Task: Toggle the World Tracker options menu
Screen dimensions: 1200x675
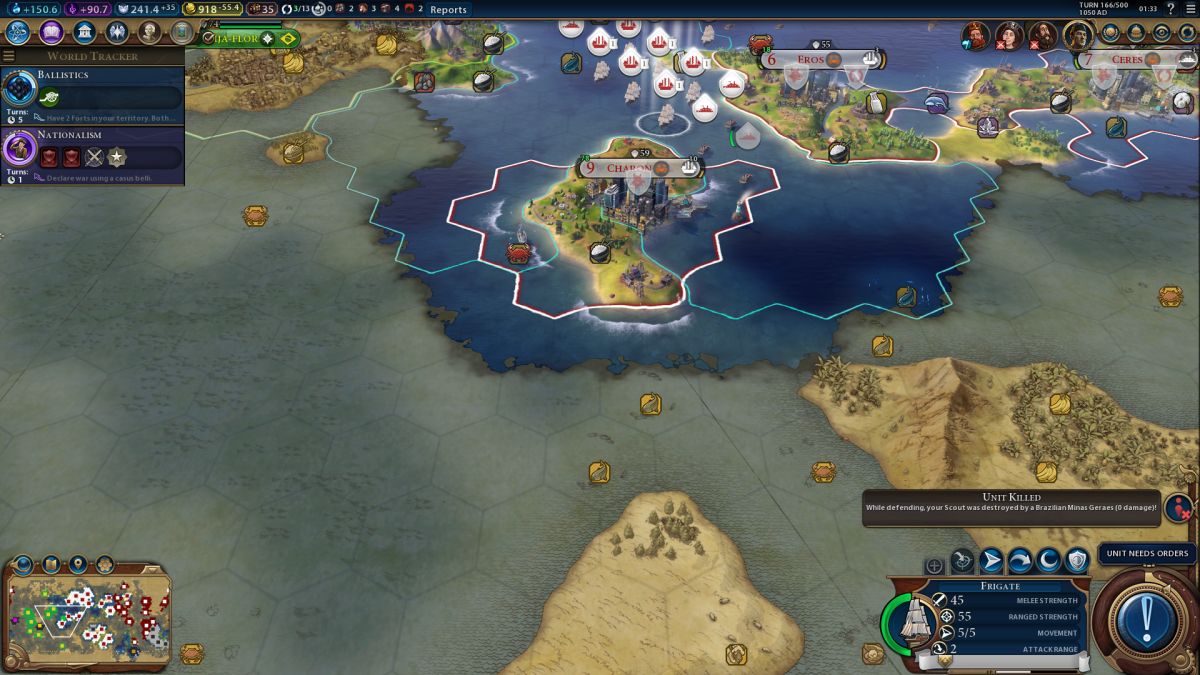Action: 9,56
